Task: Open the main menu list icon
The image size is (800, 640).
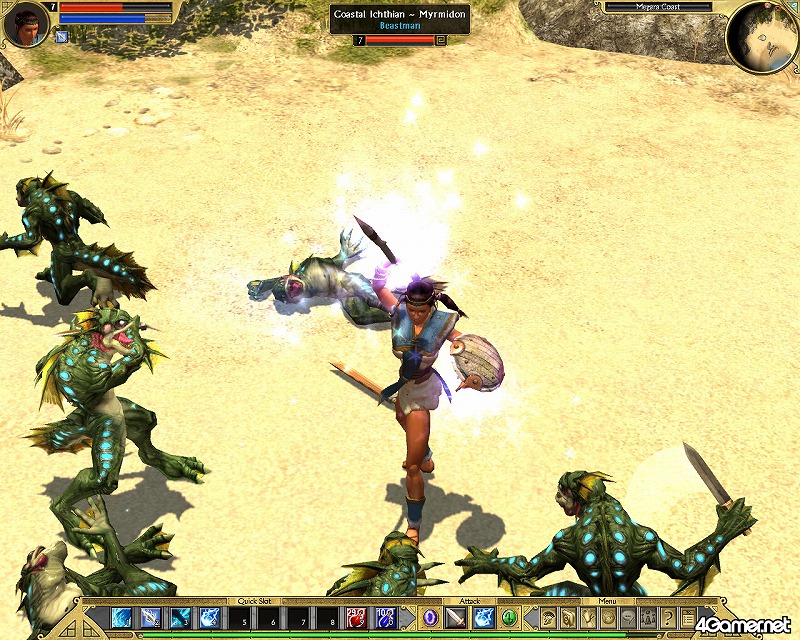Action: [688, 618]
